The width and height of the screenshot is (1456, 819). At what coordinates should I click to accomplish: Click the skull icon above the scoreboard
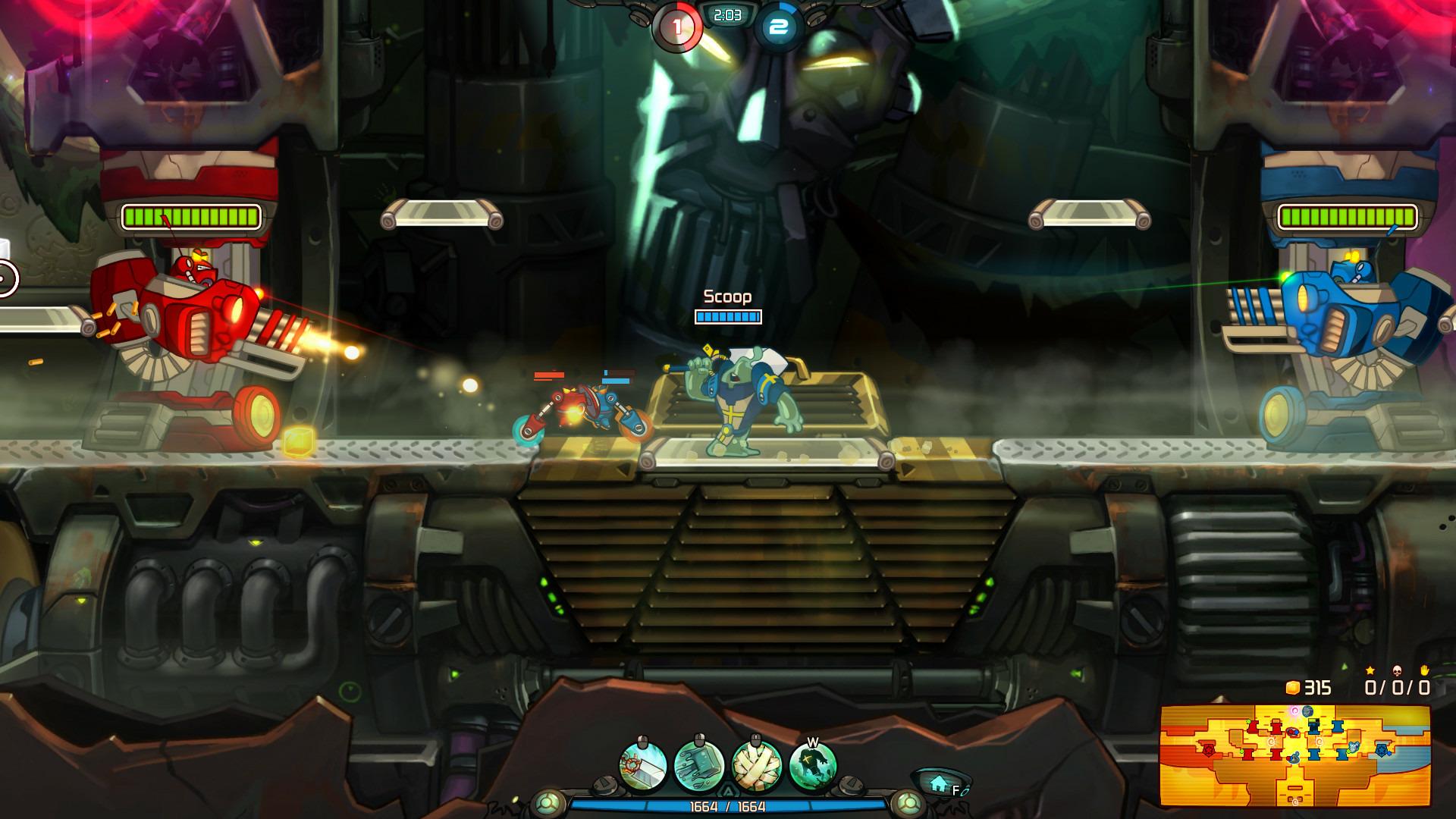1396,671
